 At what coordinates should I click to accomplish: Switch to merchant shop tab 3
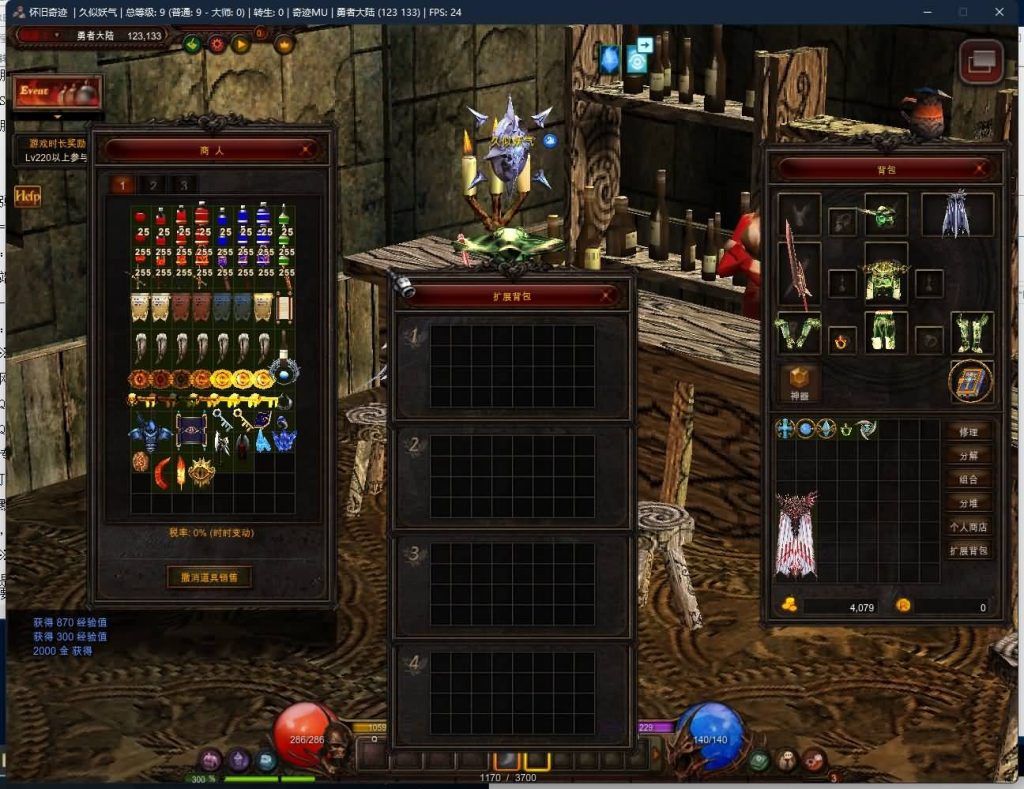point(183,185)
